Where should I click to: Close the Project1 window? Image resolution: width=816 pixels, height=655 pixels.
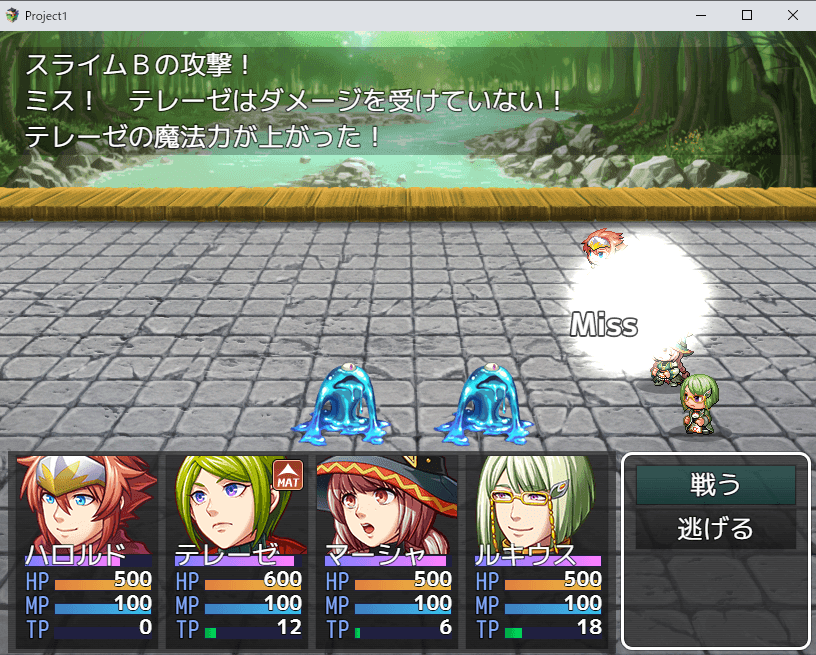click(x=792, y=15)
